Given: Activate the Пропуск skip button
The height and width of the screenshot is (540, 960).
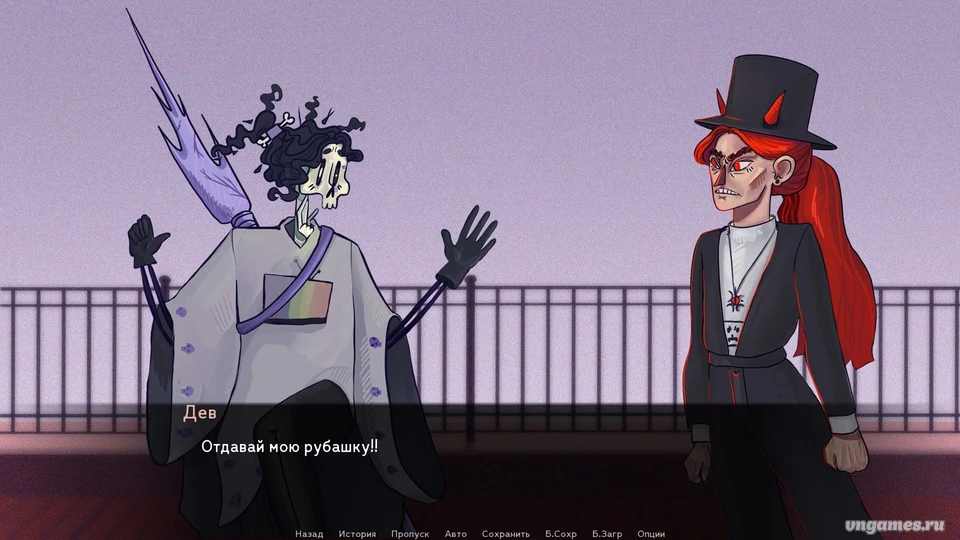Looking at the screenshot, I should 410,534.
